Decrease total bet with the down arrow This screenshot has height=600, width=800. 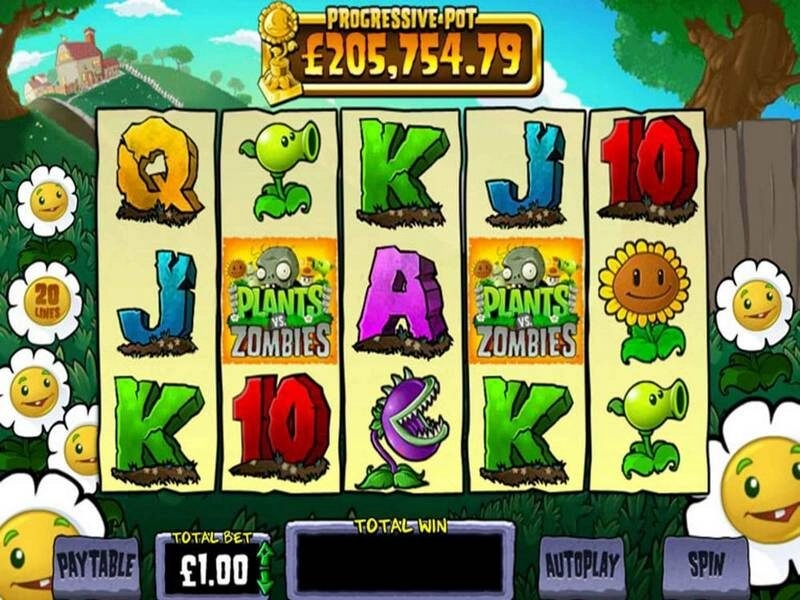click(264, 581)
